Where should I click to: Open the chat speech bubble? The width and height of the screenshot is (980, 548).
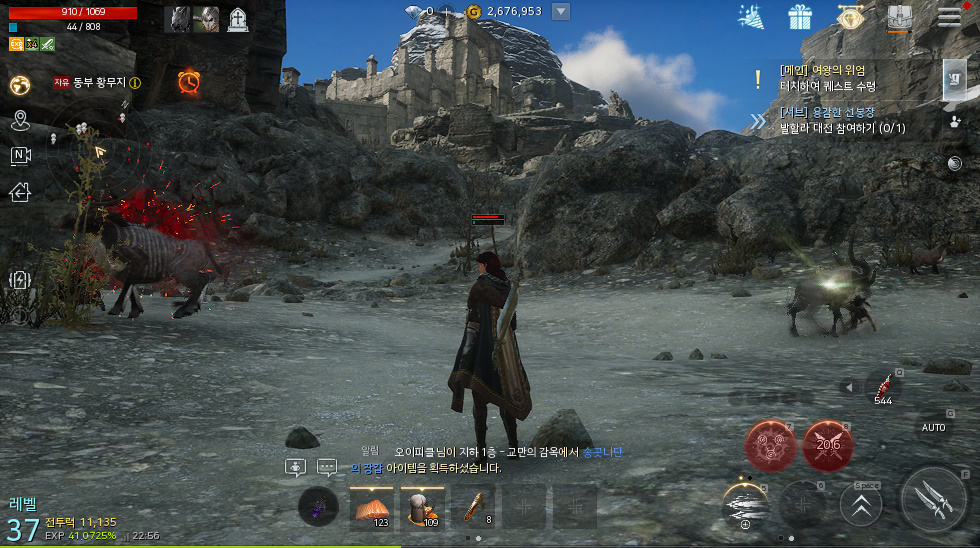[x=327, y=467]
